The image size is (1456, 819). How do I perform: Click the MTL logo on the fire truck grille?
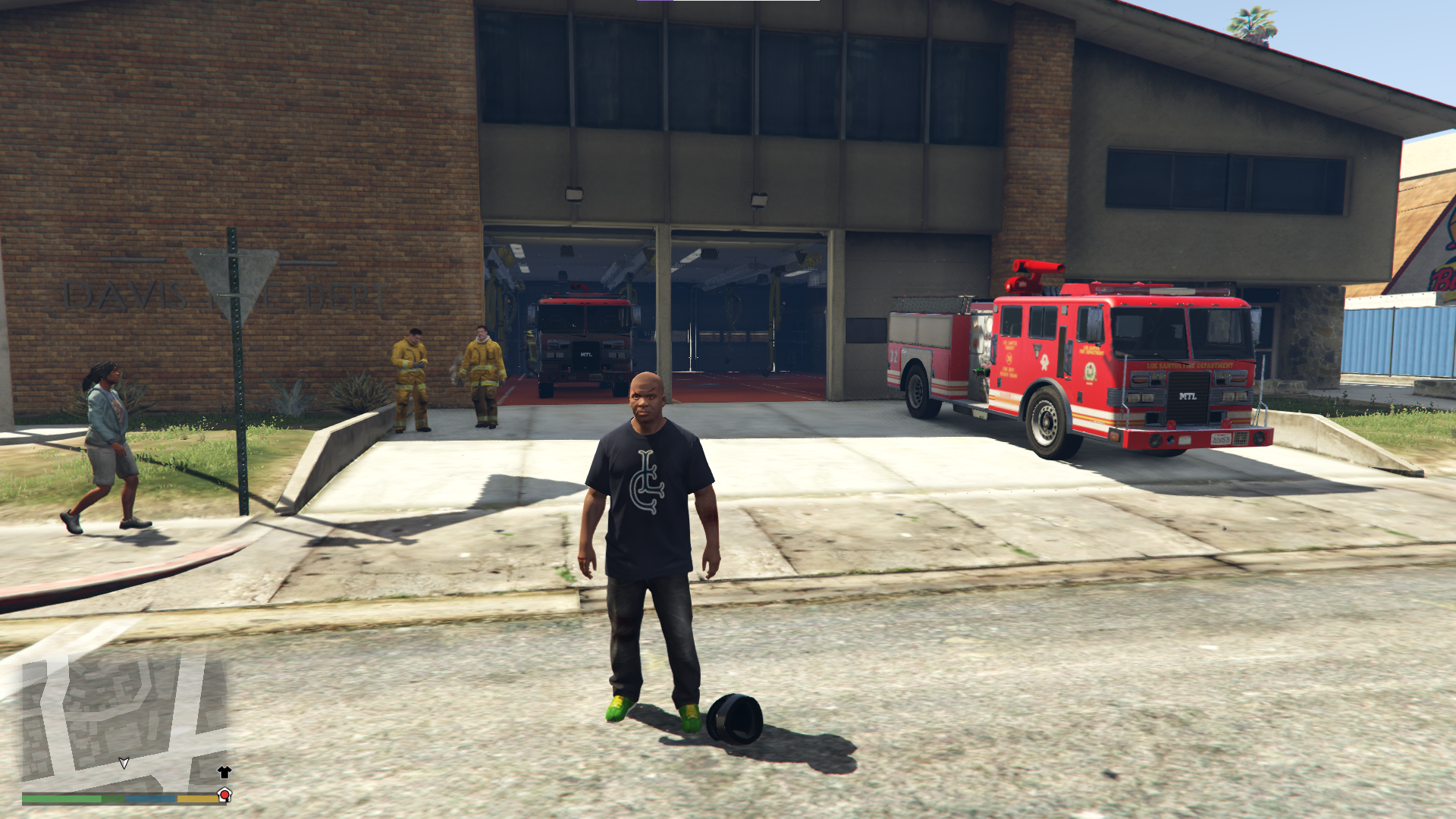tap(1187, 395)
